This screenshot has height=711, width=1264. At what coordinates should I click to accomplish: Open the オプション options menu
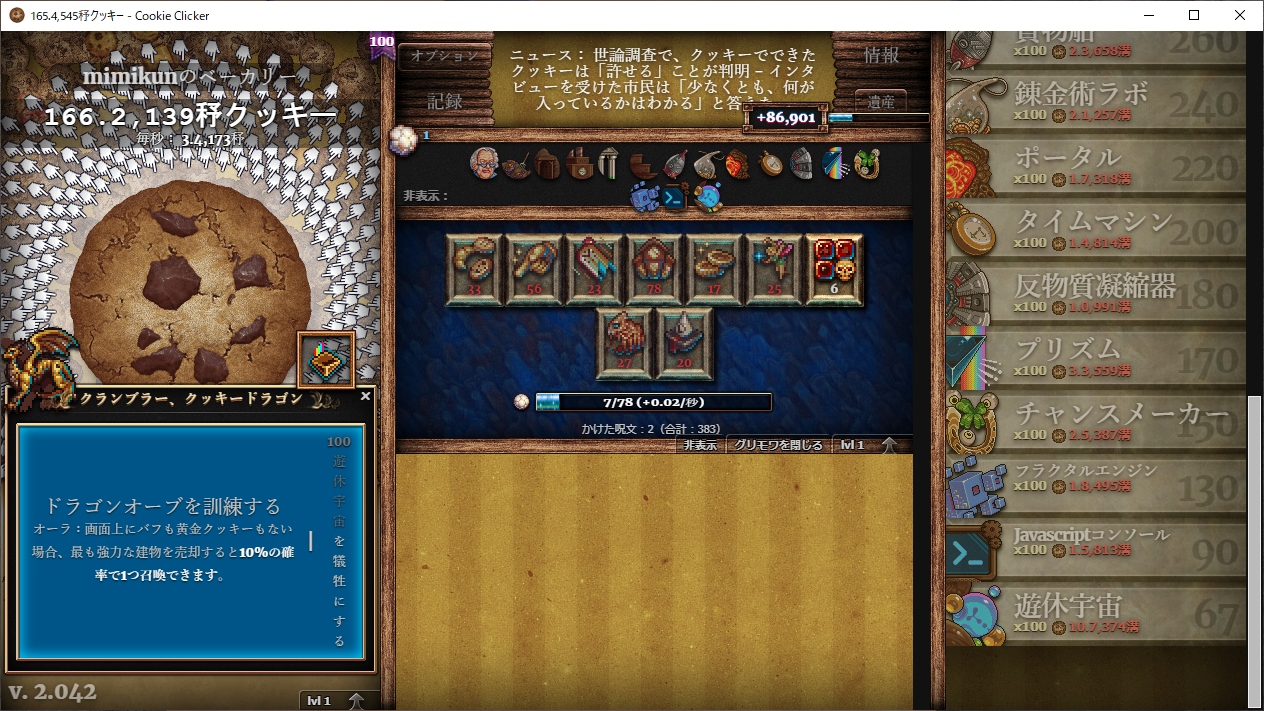pyautogui.click(x=445, y=56)
